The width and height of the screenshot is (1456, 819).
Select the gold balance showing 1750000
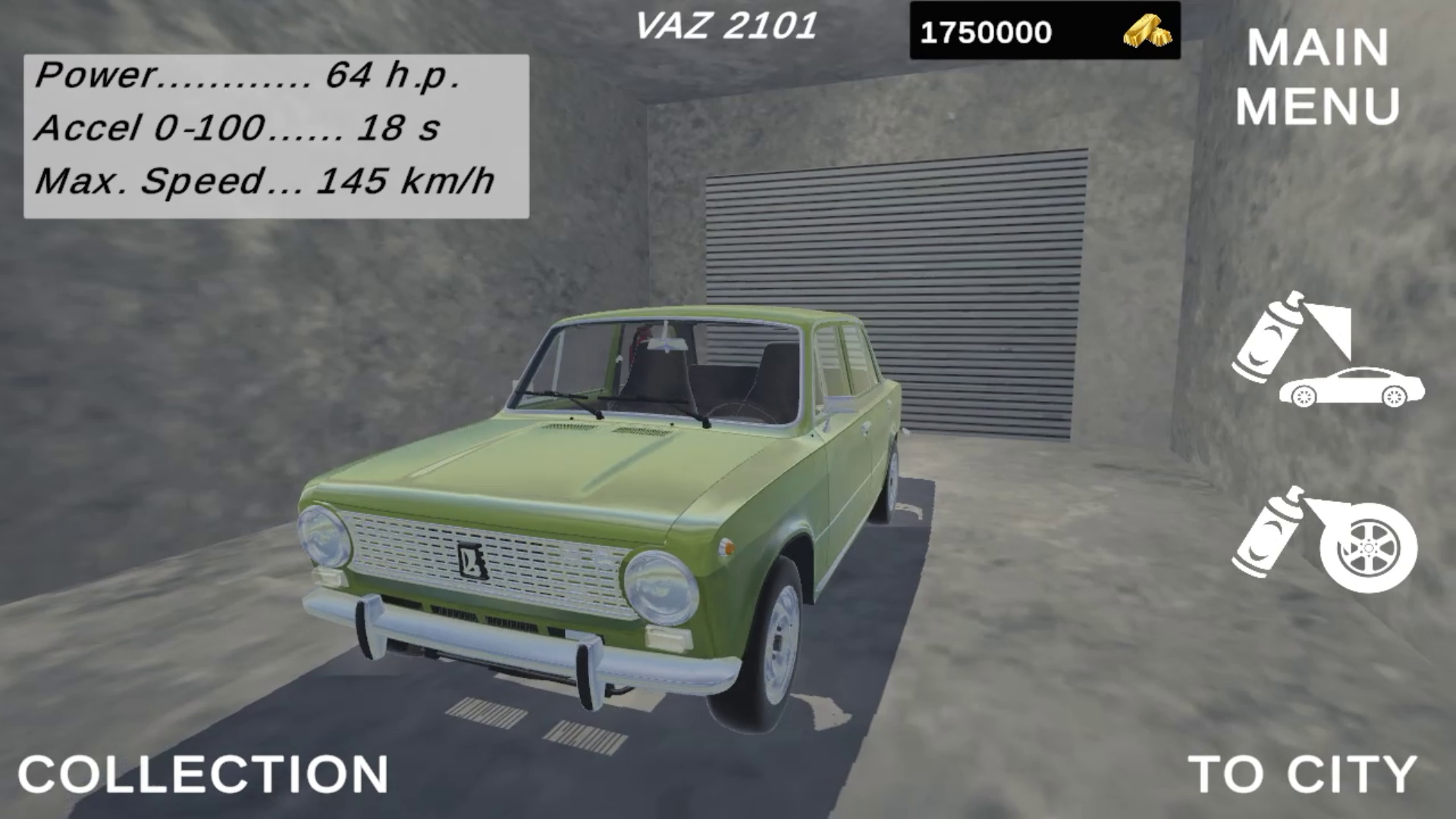(x=986, y=30)
